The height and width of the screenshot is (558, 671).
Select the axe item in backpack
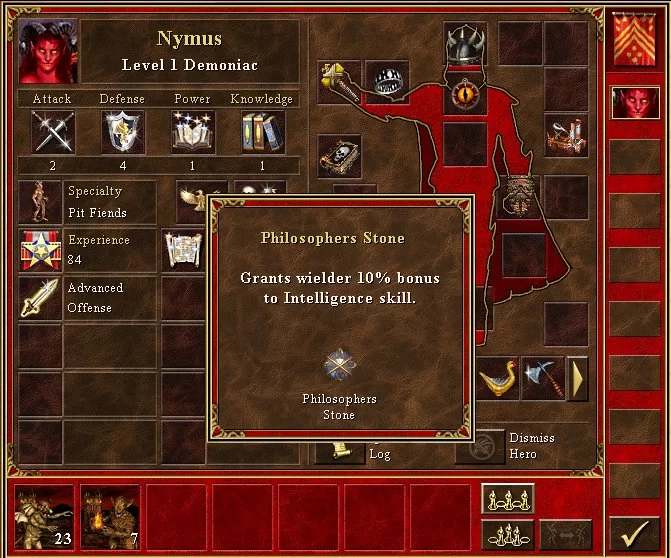click(x=543, y=379)
